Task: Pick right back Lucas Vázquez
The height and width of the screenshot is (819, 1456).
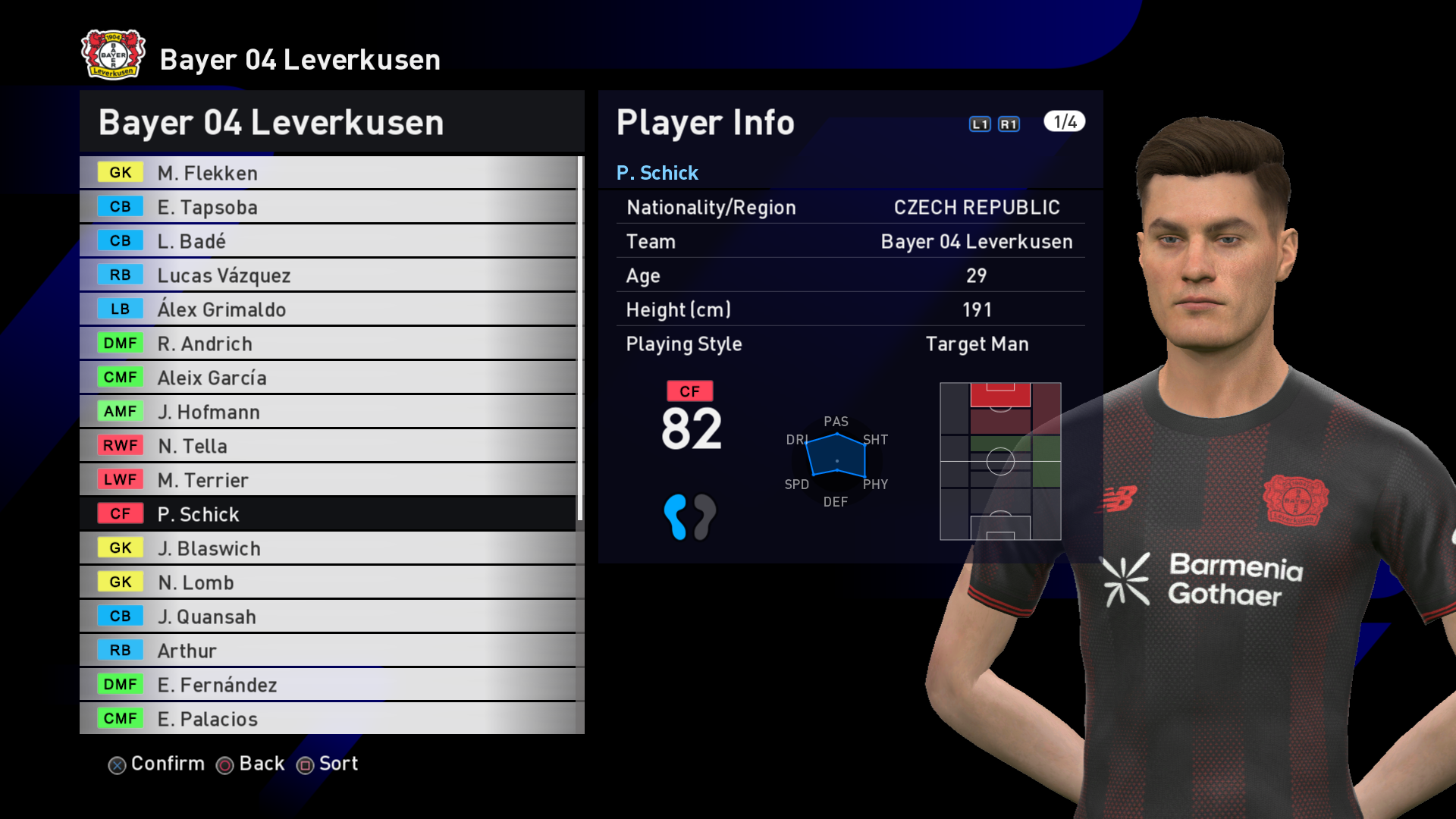Action: pos(328,275)
